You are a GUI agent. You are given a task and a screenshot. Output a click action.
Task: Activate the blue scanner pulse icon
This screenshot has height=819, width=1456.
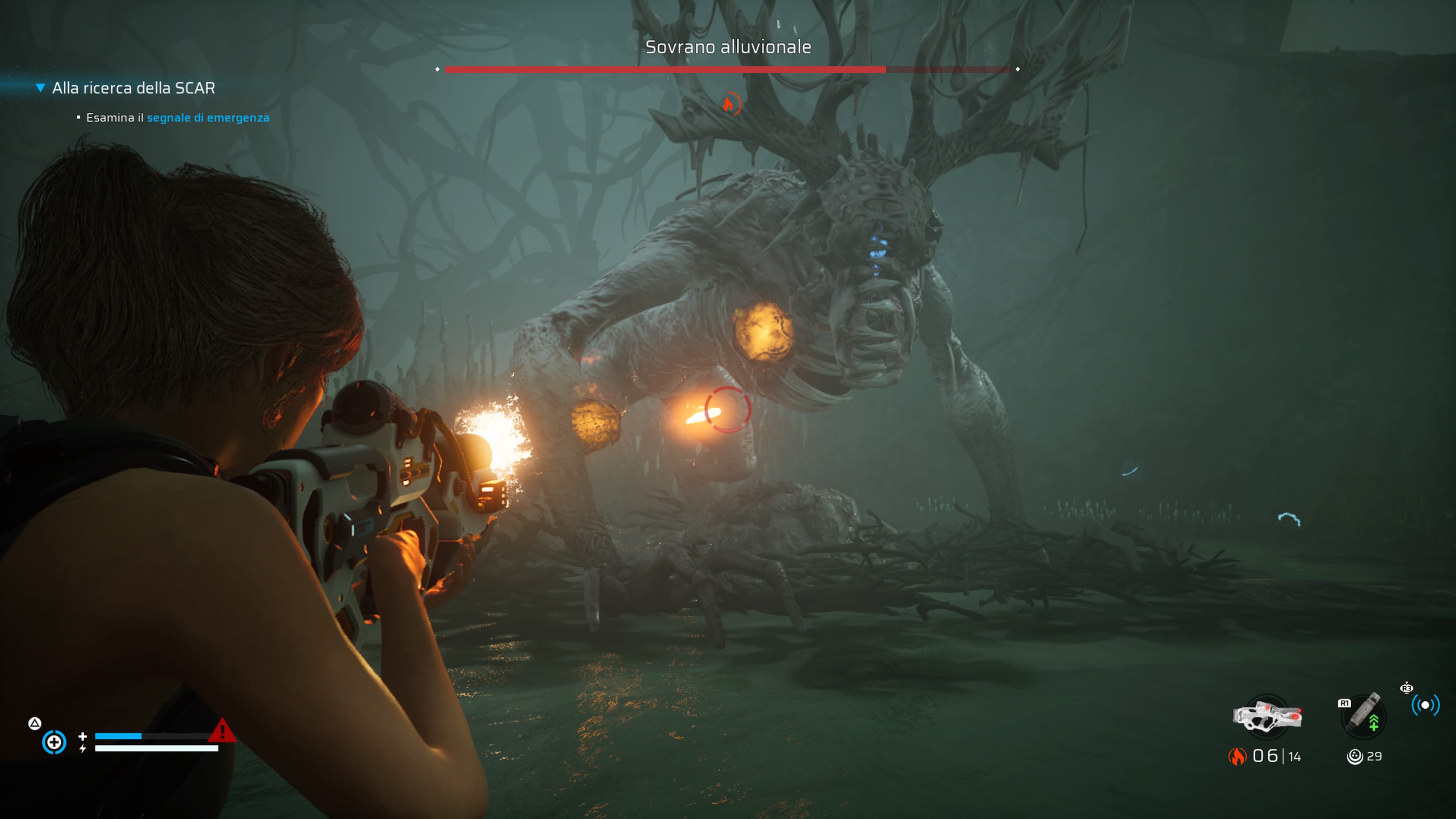(1425, 705)
